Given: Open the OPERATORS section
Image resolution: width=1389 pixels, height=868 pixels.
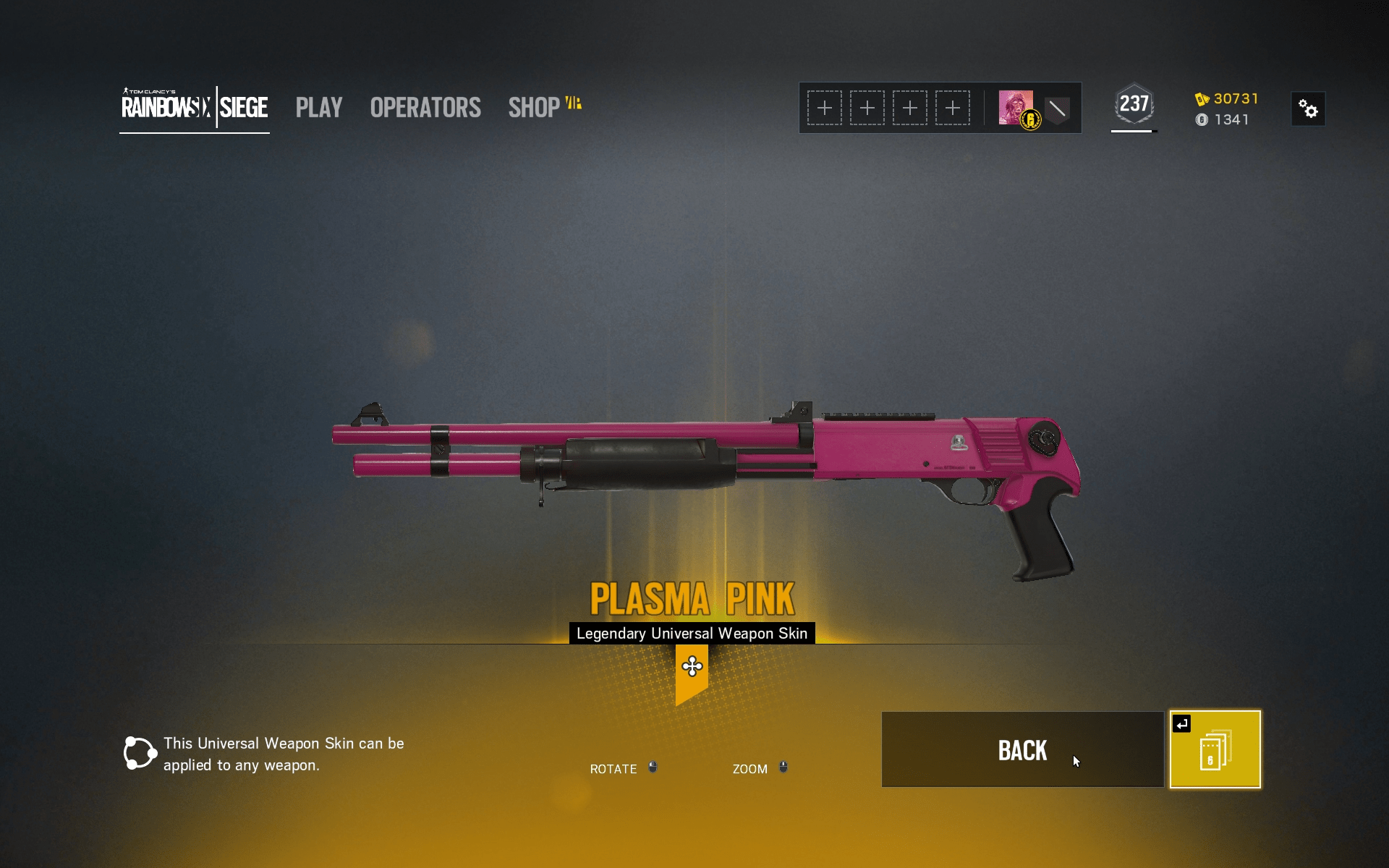Looking at the screenshot, I should [425, 107].
